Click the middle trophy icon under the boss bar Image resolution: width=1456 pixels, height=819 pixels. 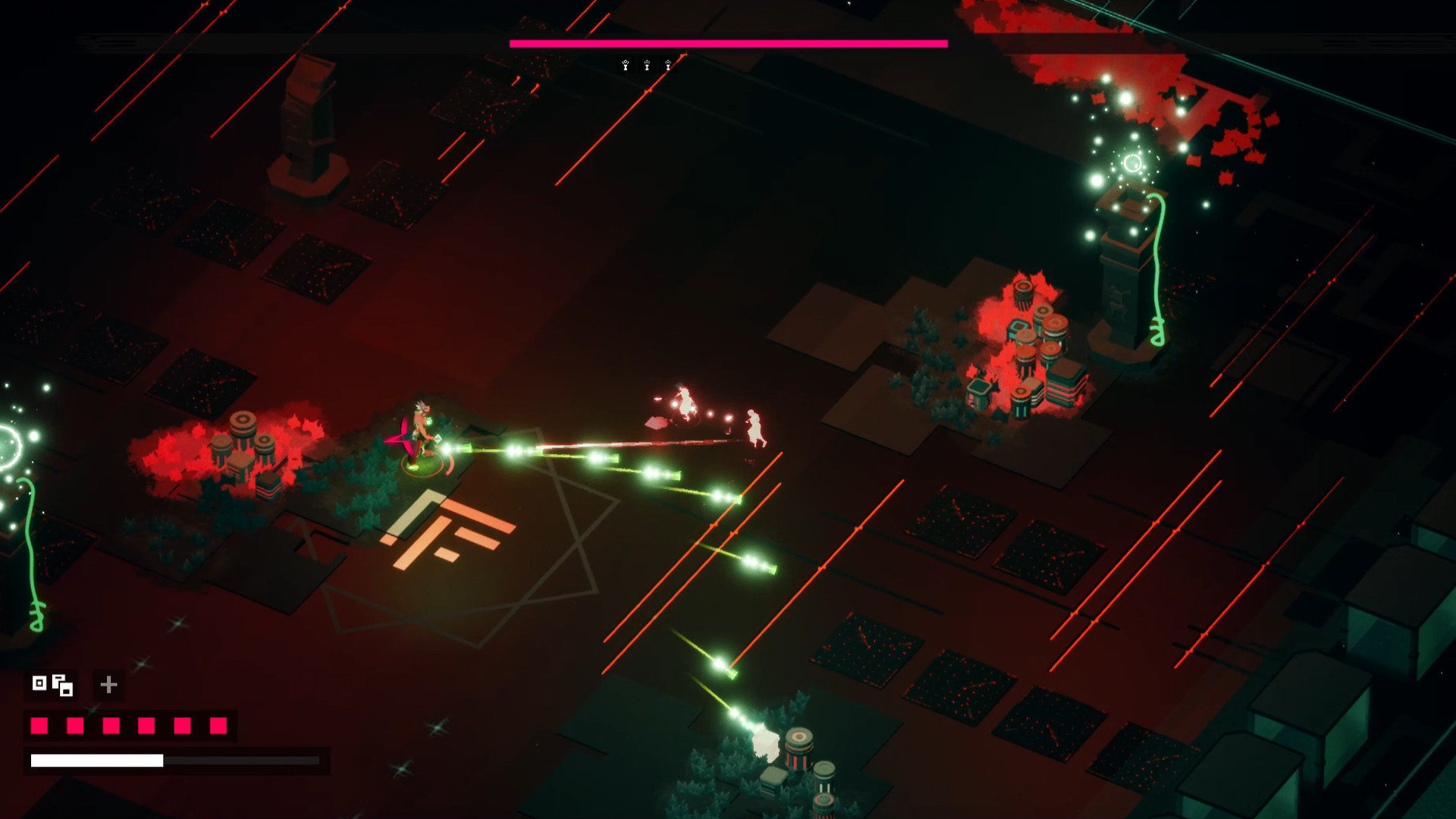(x=646, y=65)
